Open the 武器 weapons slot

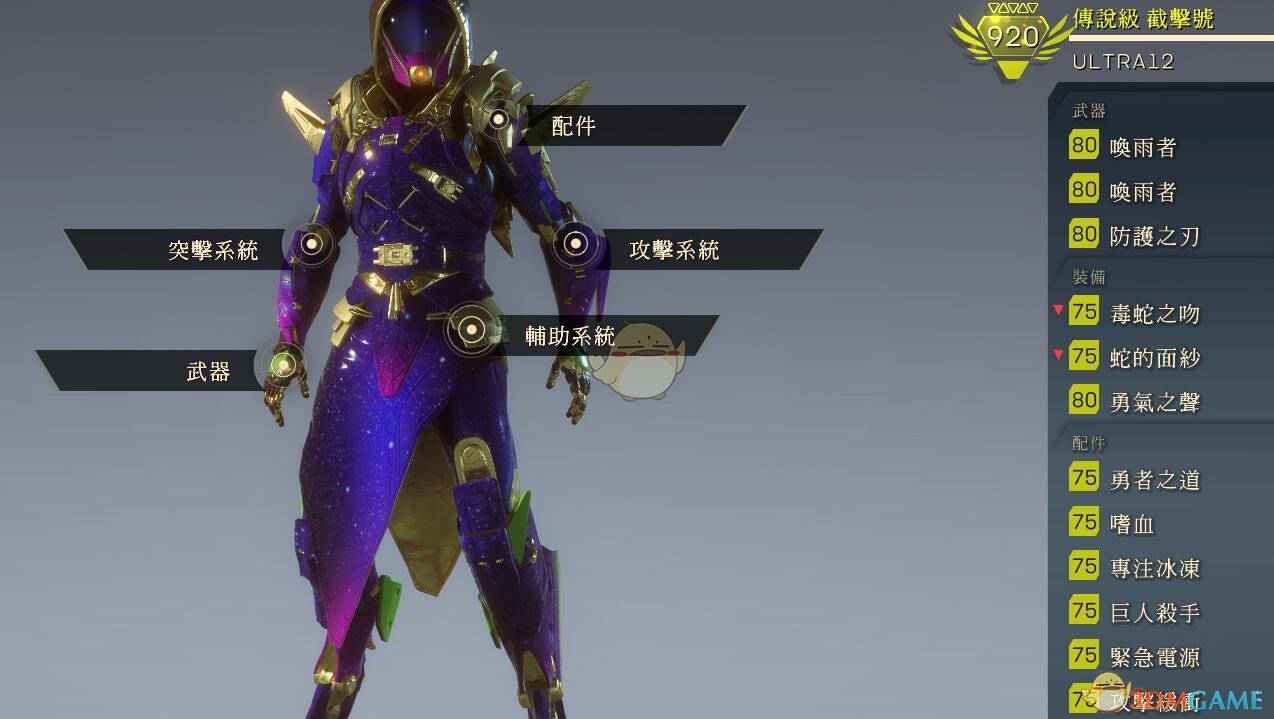(x=208, y=372)
